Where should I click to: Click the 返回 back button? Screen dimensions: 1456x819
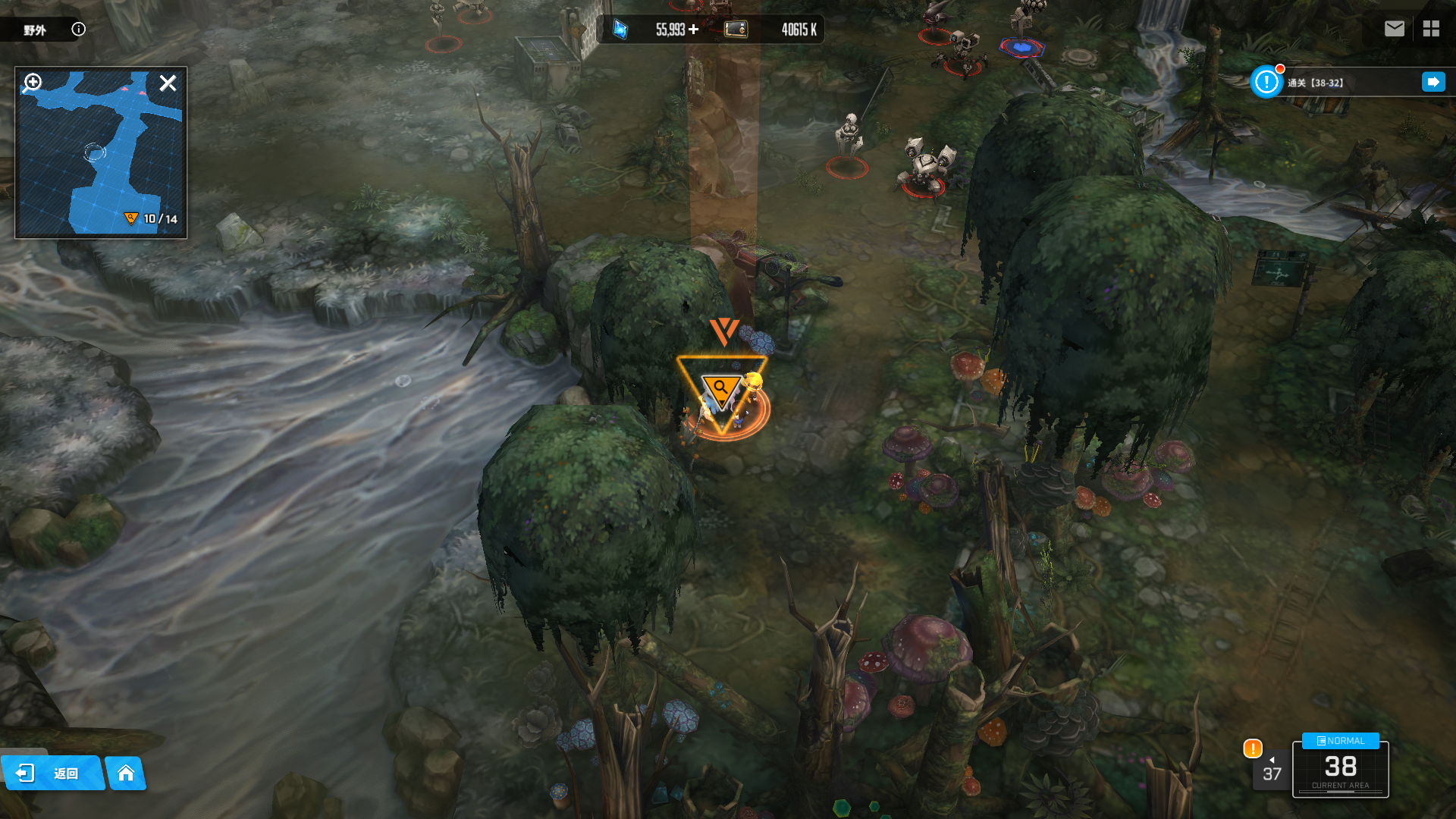point(52,773)
